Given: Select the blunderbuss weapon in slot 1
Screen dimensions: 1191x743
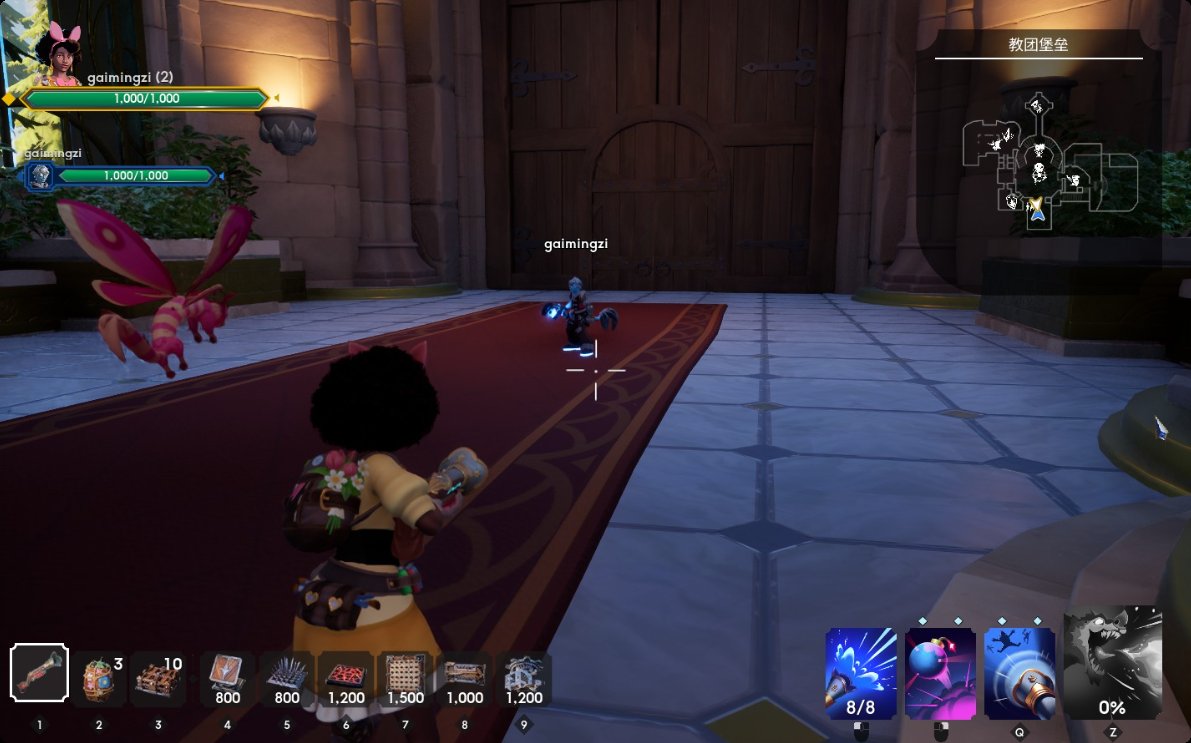Looking at the screenshot, I should (40, 673).
